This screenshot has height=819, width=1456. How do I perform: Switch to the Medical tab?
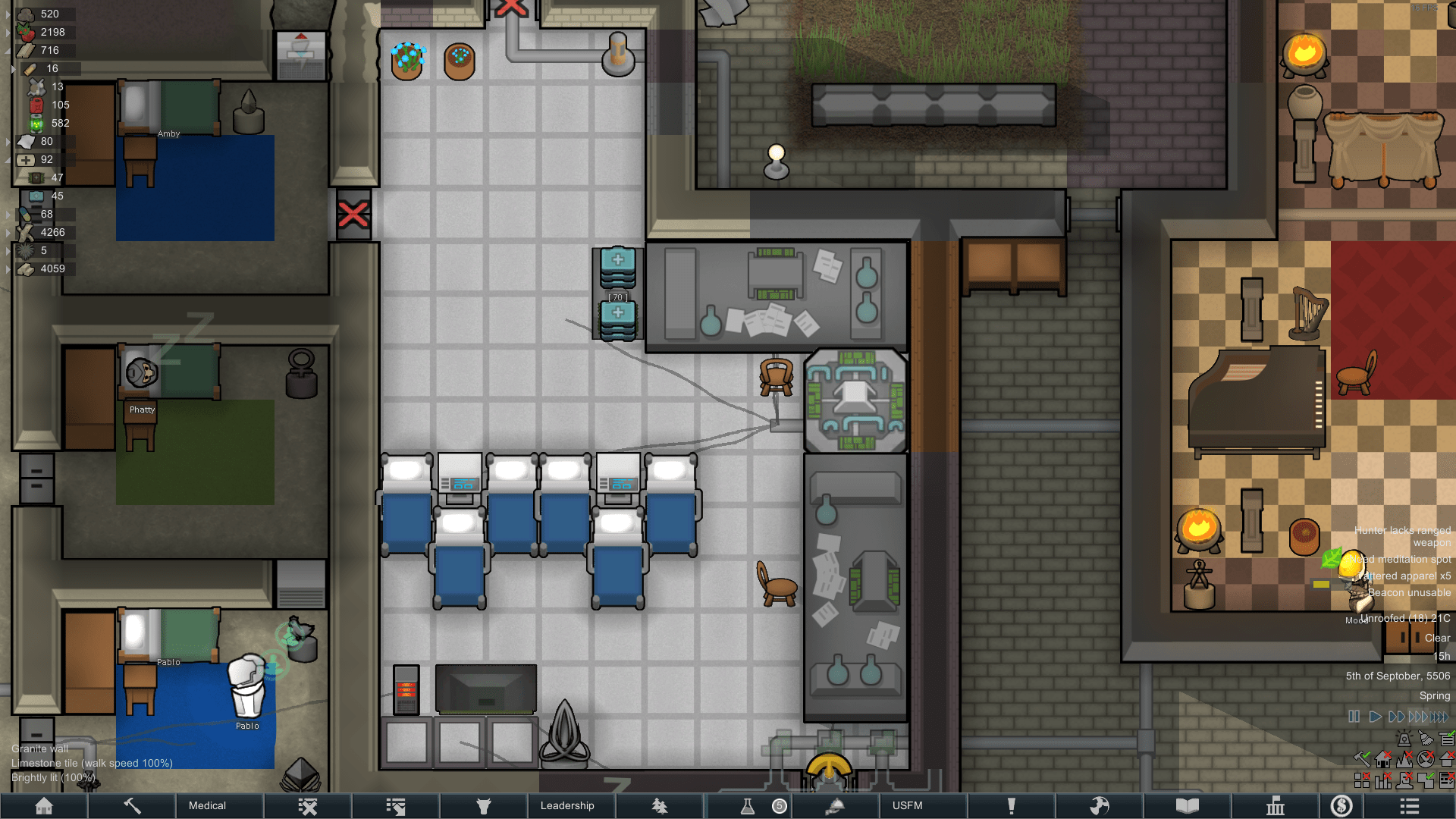click(x=208, y=805)
